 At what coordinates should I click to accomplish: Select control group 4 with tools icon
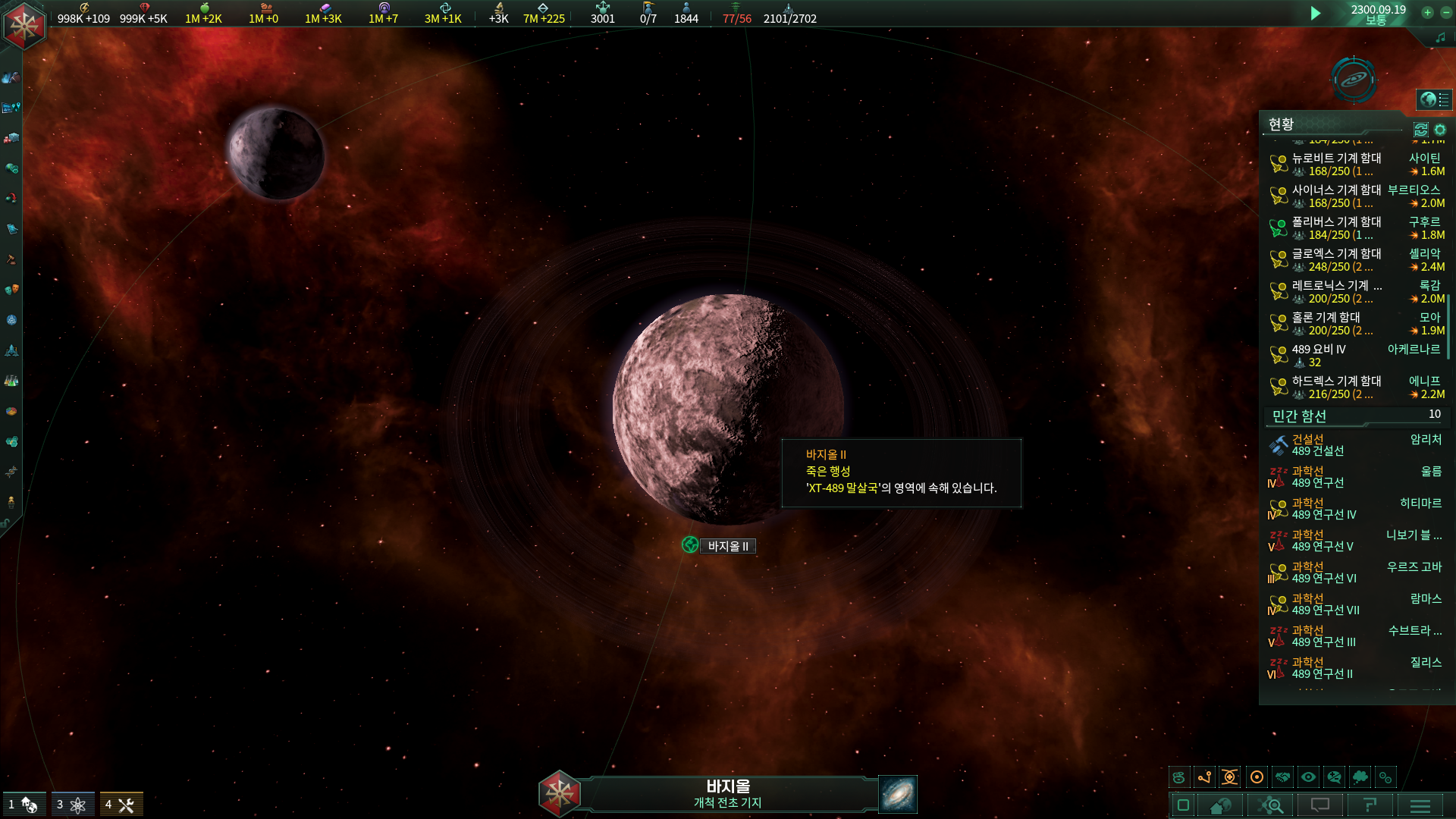pos(121,805)
